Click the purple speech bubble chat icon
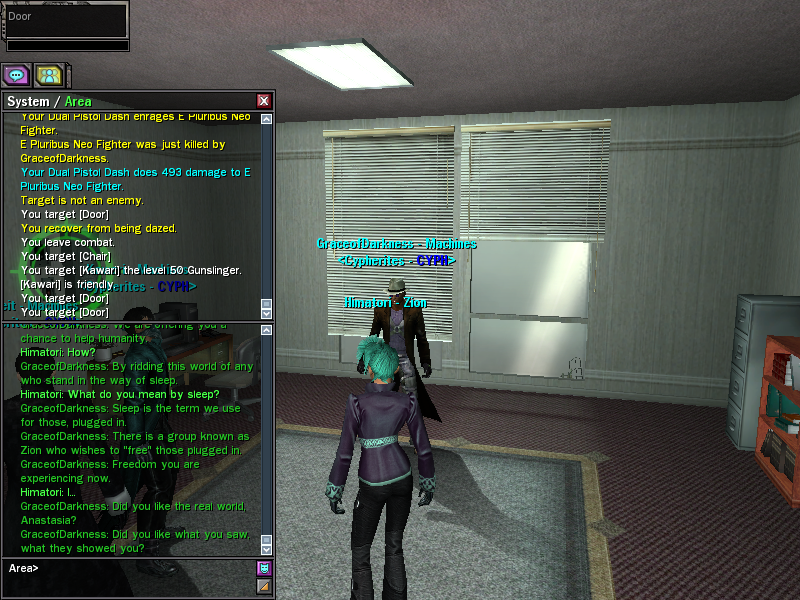Image resolution: width=800 pixels, height=600 pixels. click(16, 75)
